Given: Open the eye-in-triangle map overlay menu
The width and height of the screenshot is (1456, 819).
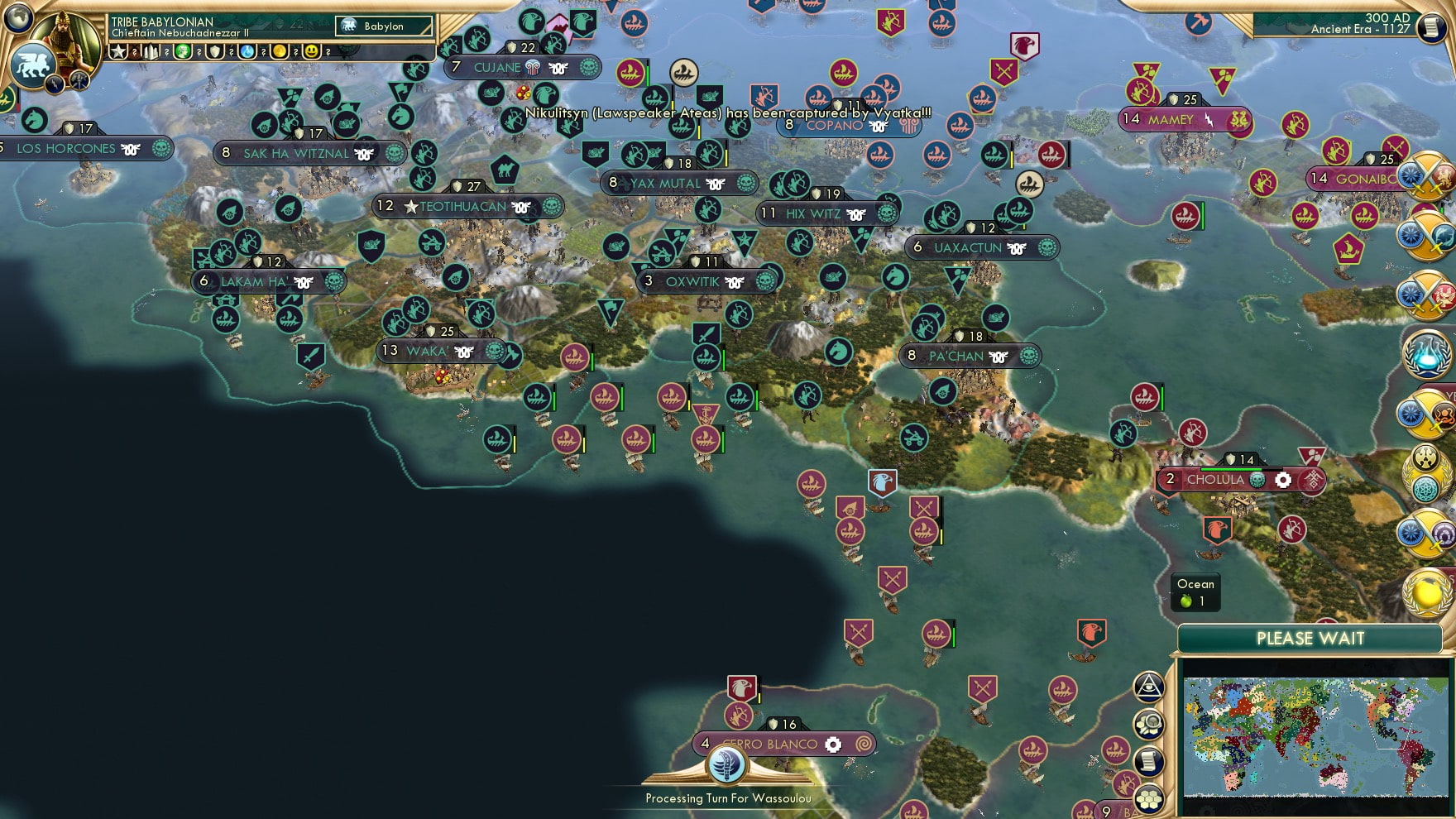Looking at the screenshot, I should pos(1149,687).
